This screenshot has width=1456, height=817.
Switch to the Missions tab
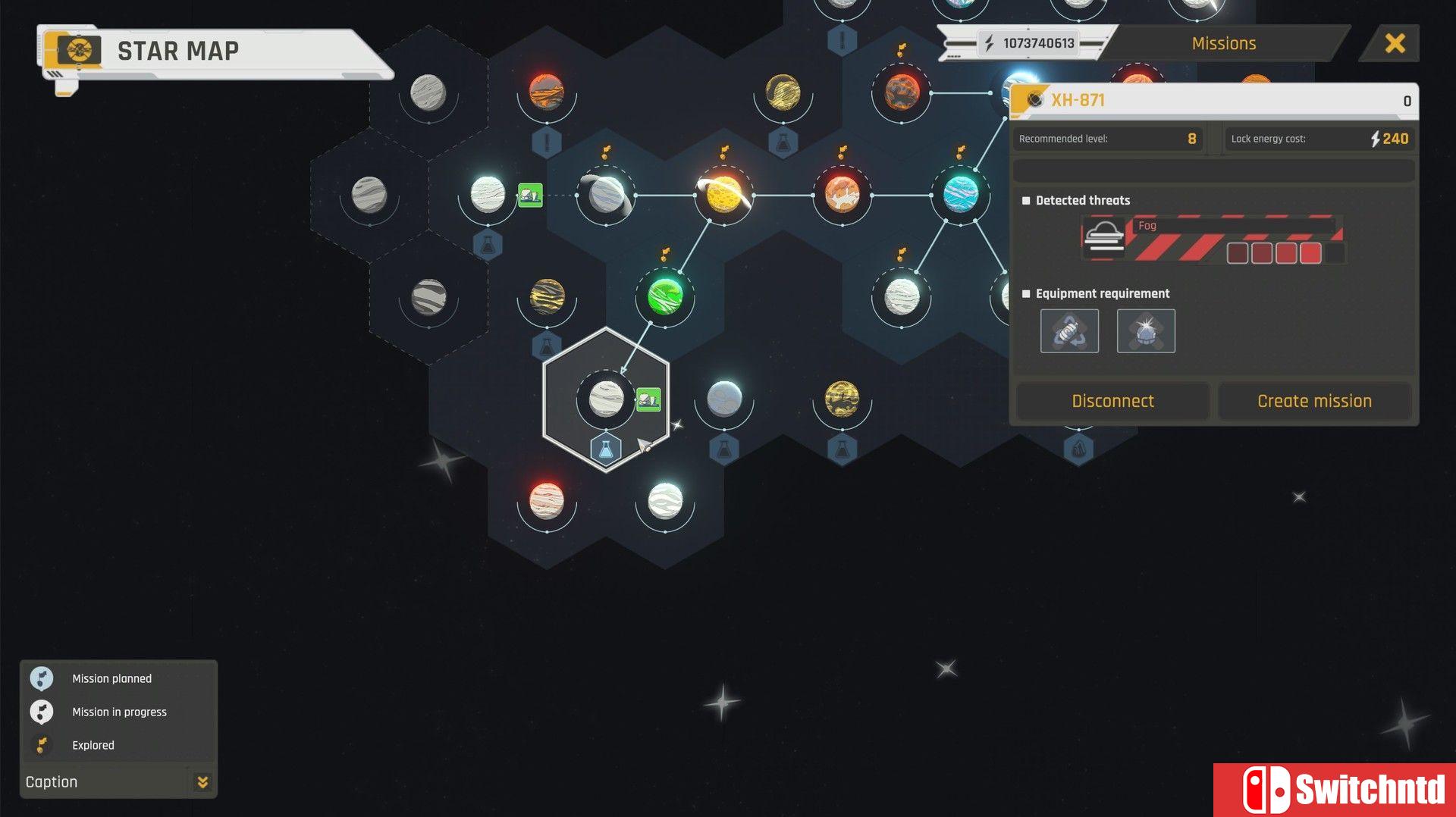pos(1222,43)
